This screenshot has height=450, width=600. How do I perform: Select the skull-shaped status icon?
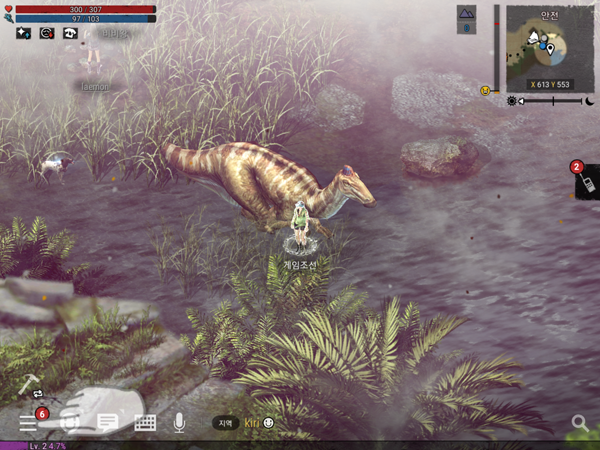coord(70,32)
